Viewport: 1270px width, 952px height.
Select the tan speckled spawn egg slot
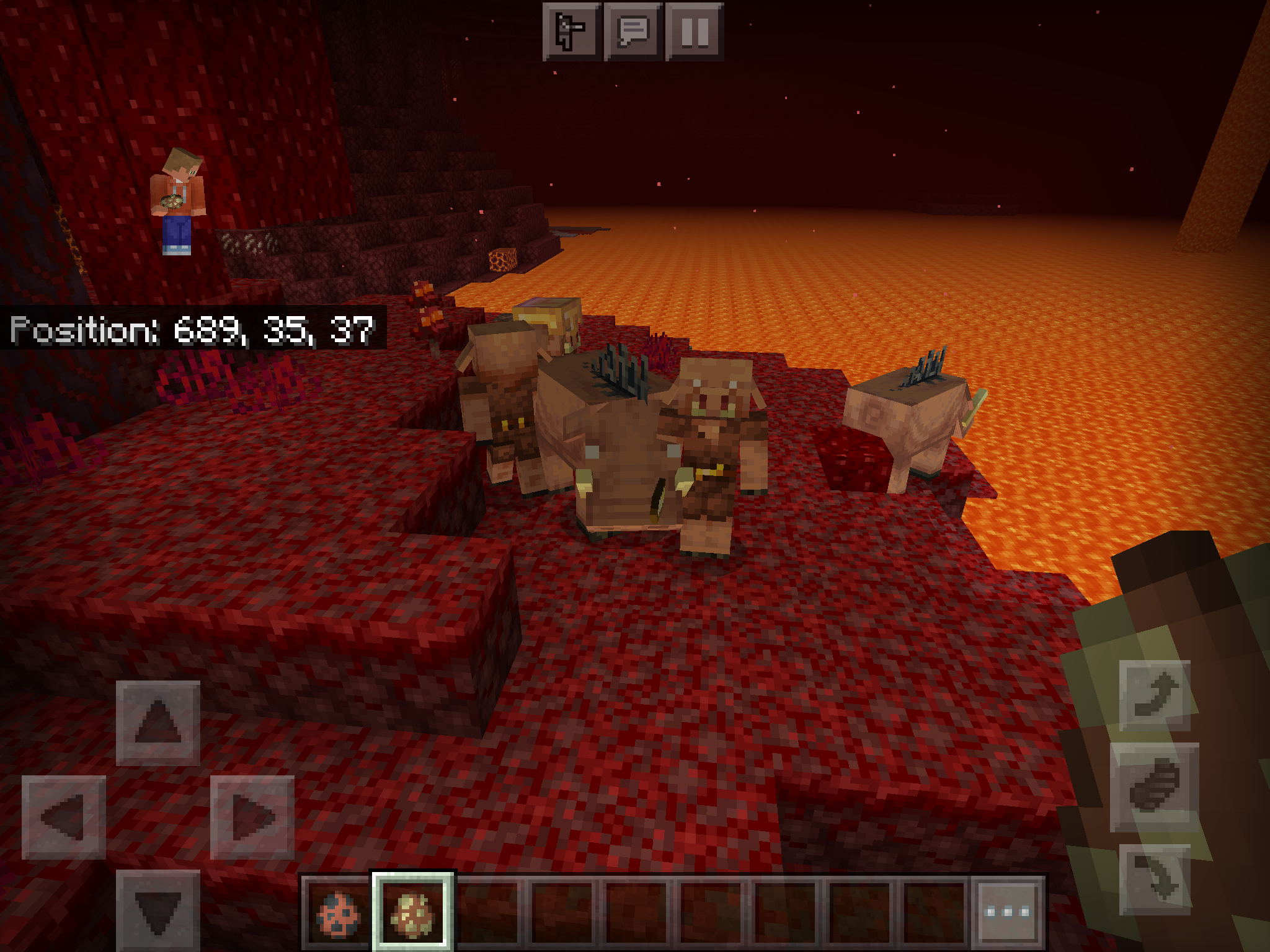[x=412, y=912]
